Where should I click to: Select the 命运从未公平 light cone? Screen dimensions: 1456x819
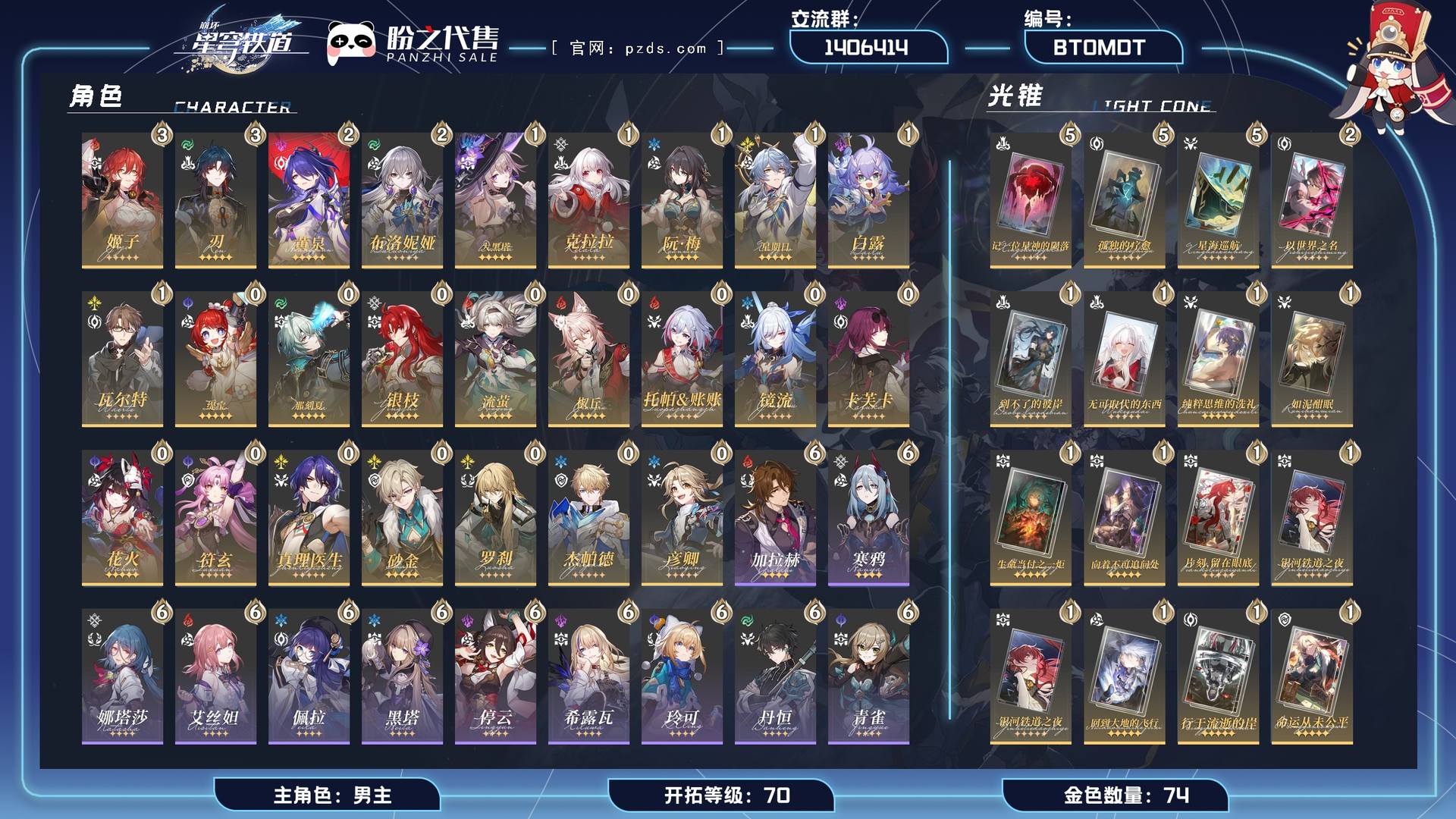1311,677
